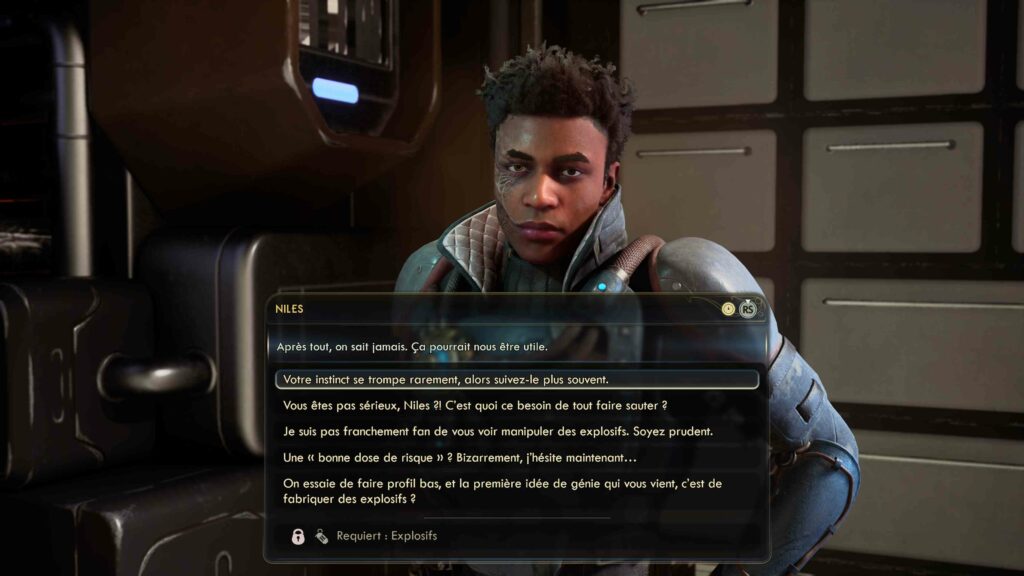Click the locked "Requiert : Explosifs" option
1024x576 pixels.
[x=386, y=536]
